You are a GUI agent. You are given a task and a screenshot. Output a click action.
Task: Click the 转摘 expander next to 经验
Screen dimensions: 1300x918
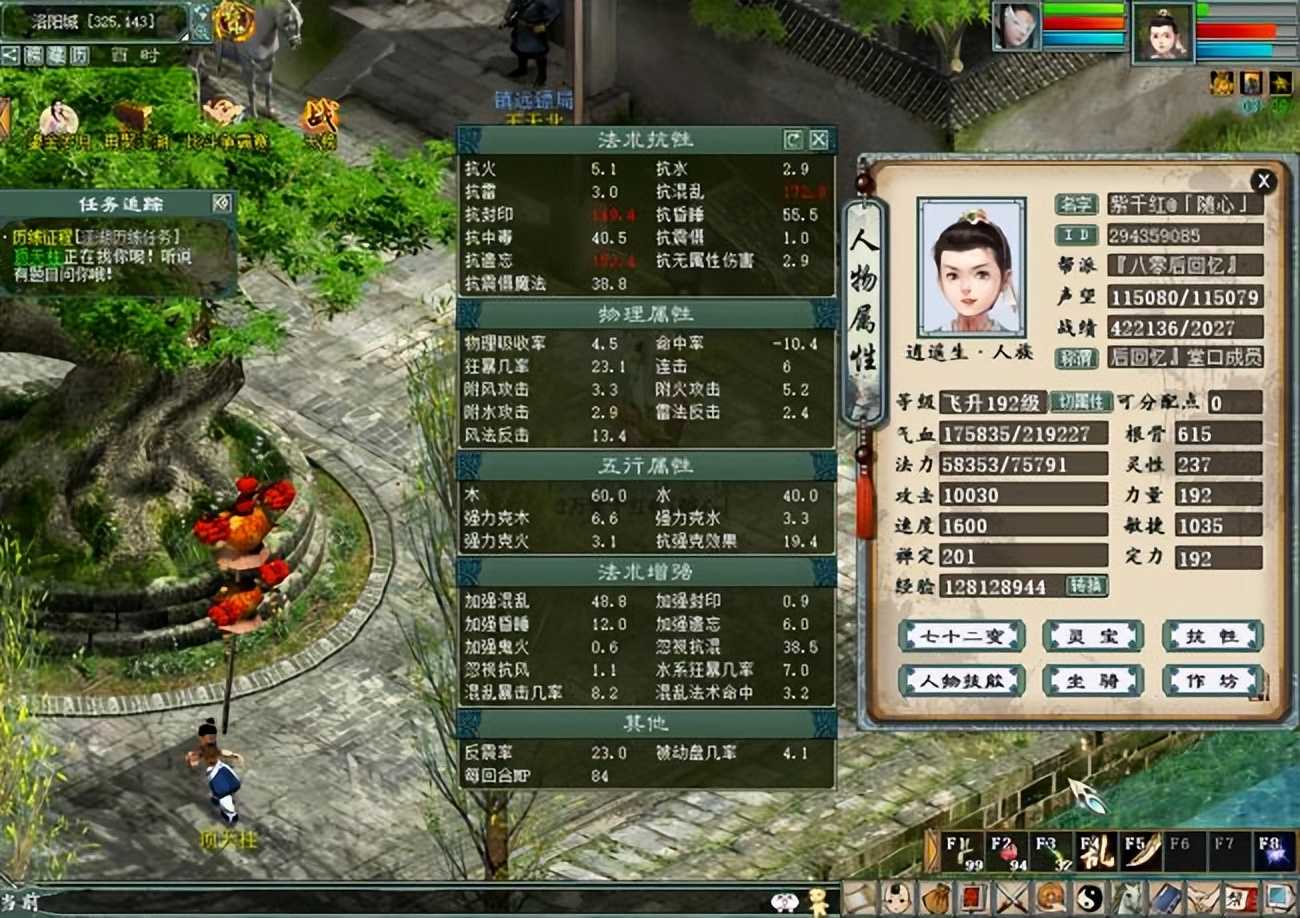click(x=1087, y=586)
